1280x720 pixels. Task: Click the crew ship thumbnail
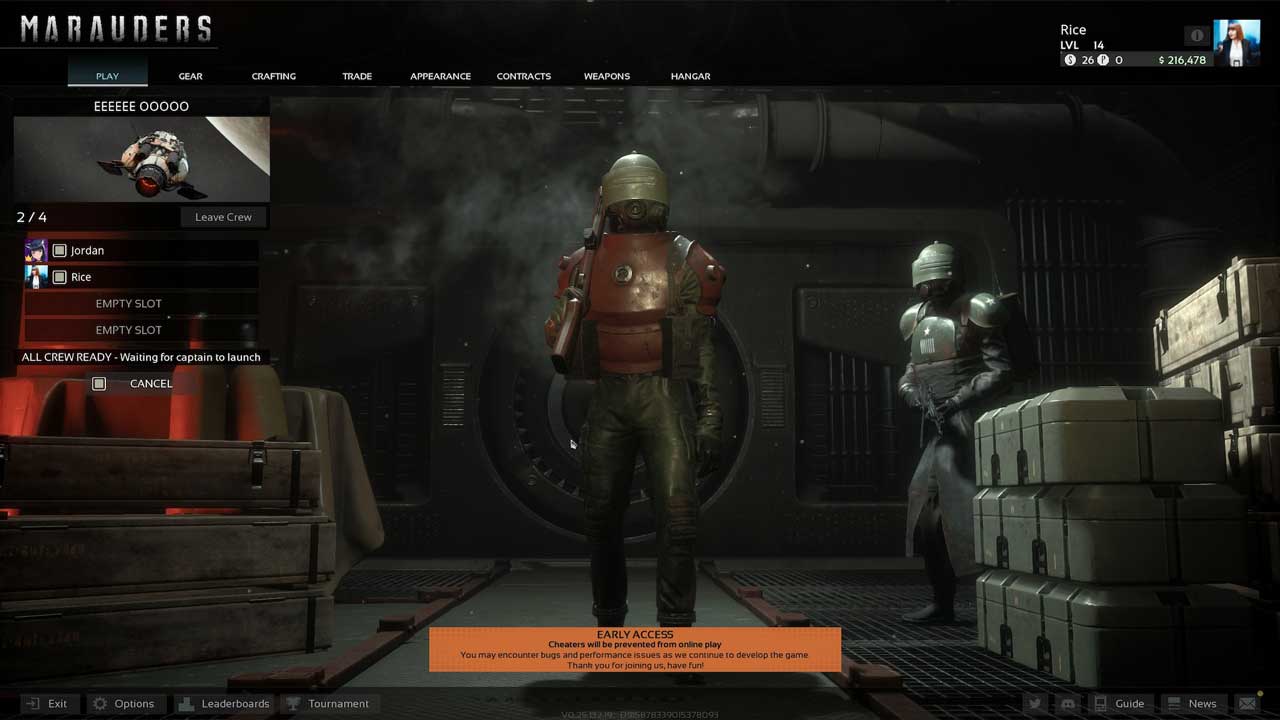click(x=141, y=159)
